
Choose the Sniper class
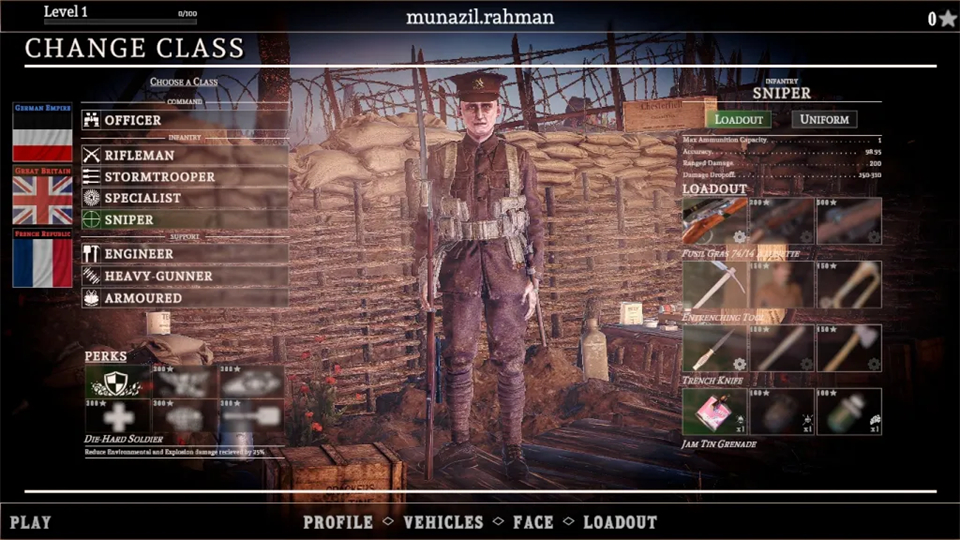pos(185,219)
